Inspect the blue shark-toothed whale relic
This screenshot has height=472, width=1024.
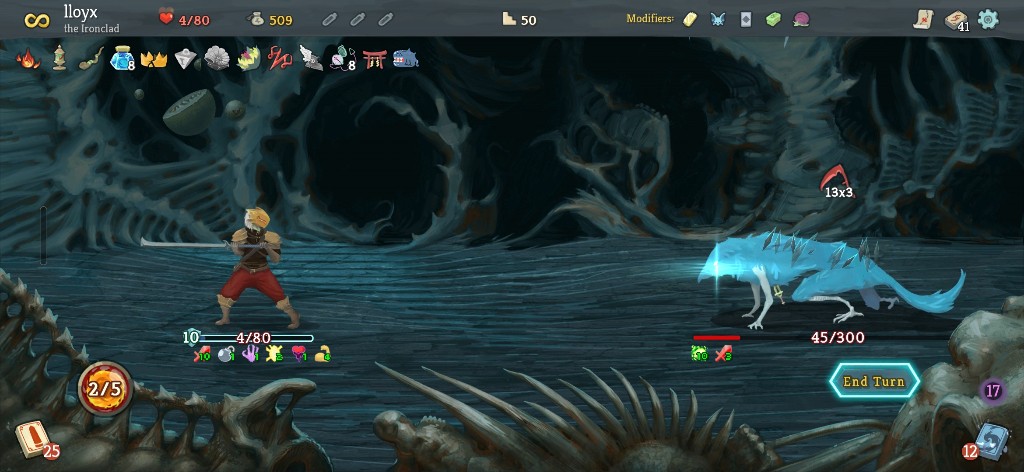pyautogui.click(x=406, y=59)
